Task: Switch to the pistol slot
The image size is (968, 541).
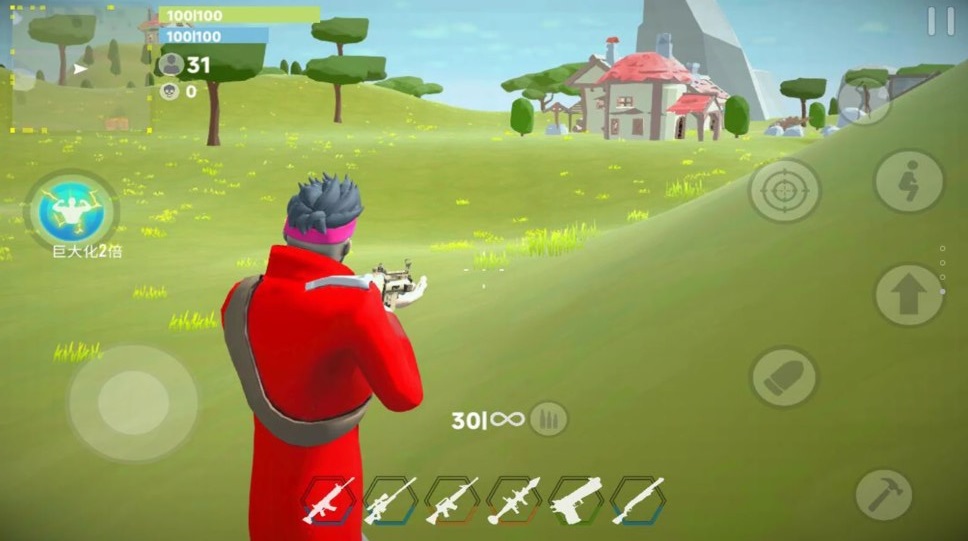Action: coord(576,500)
